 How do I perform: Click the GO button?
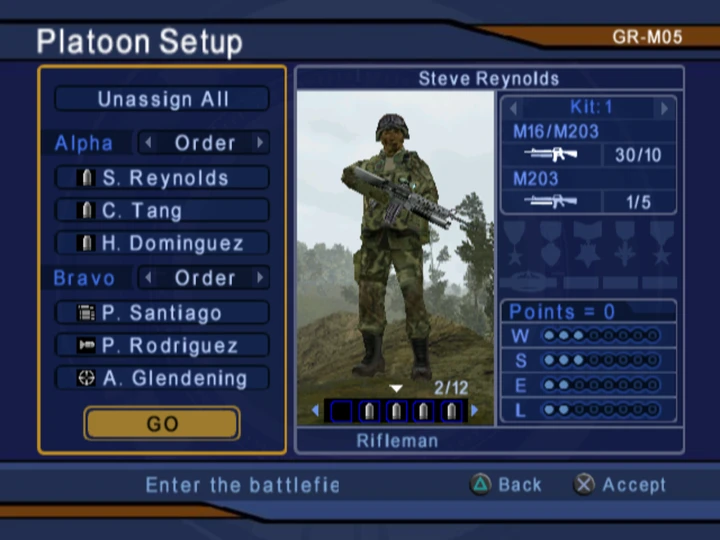point(162,424)
